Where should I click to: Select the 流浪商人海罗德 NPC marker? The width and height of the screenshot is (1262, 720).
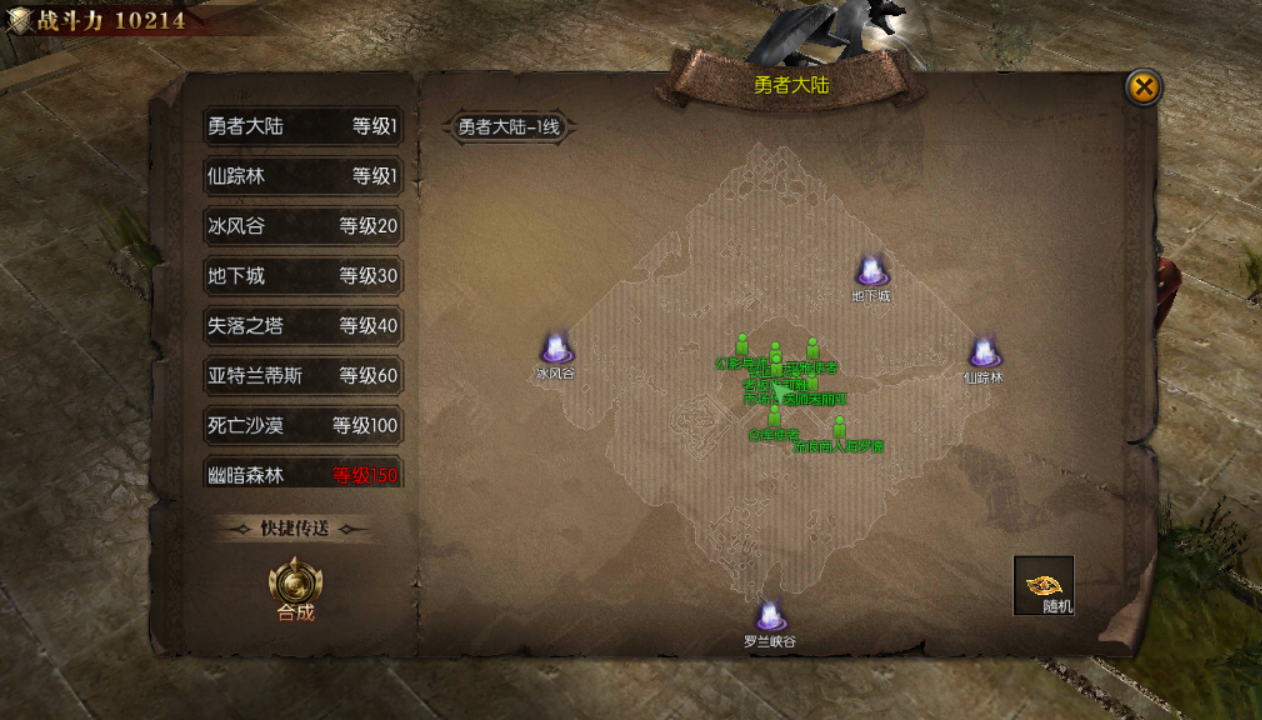839,430
